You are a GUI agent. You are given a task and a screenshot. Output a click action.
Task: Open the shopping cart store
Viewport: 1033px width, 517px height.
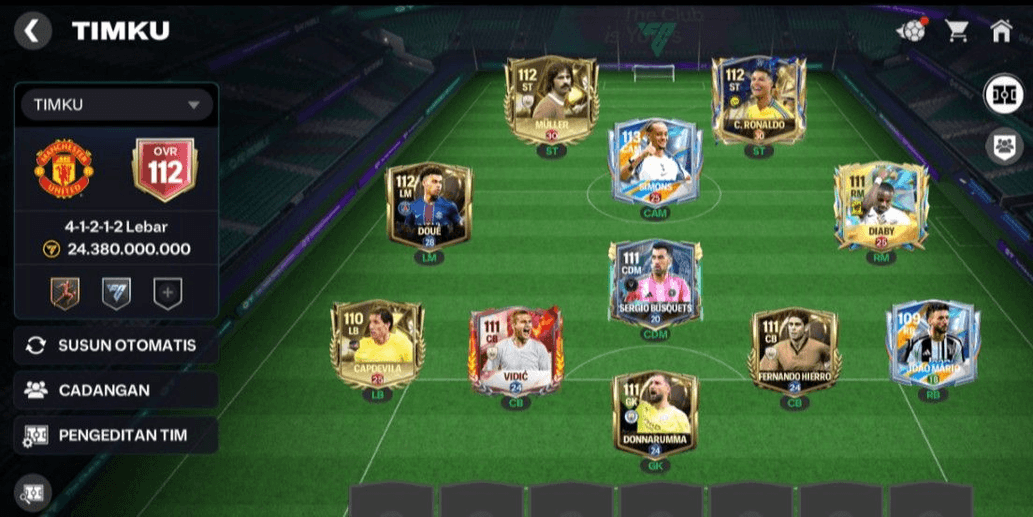(x=957, y=31)
